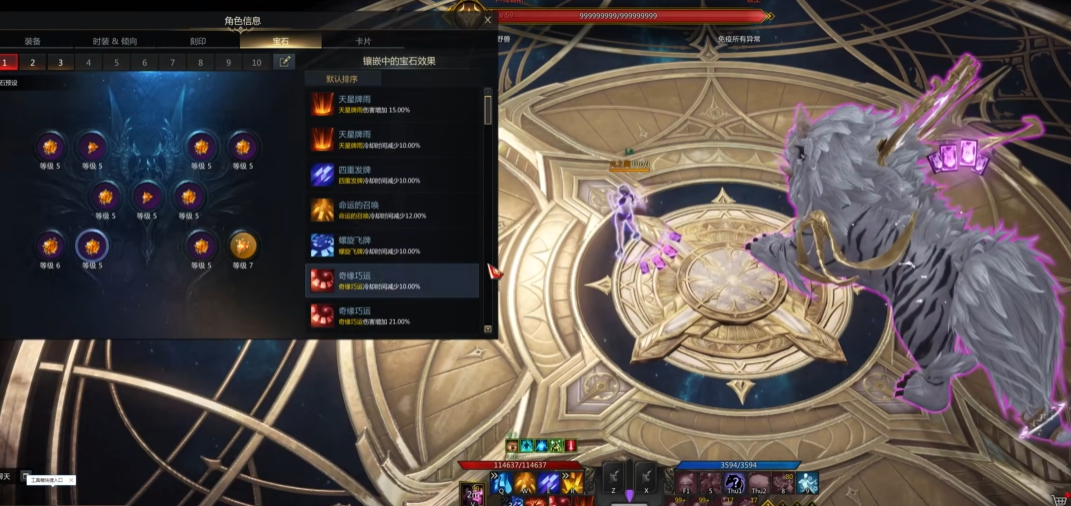Open the 卡片 cards tab
This screenshot has height=506, width=1071.
(x=363, y=41)
